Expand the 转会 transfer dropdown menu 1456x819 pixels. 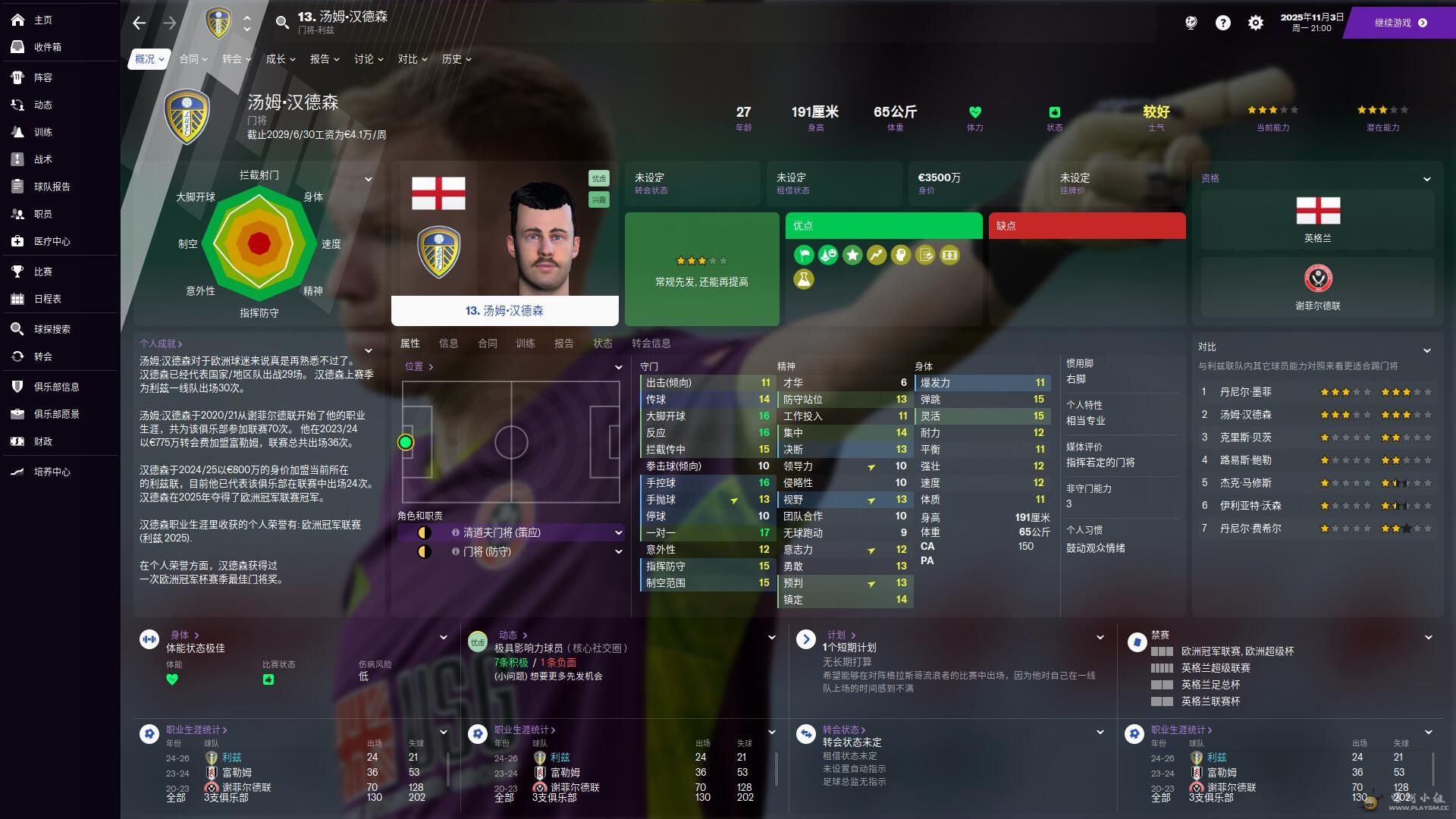coord(237,59)
